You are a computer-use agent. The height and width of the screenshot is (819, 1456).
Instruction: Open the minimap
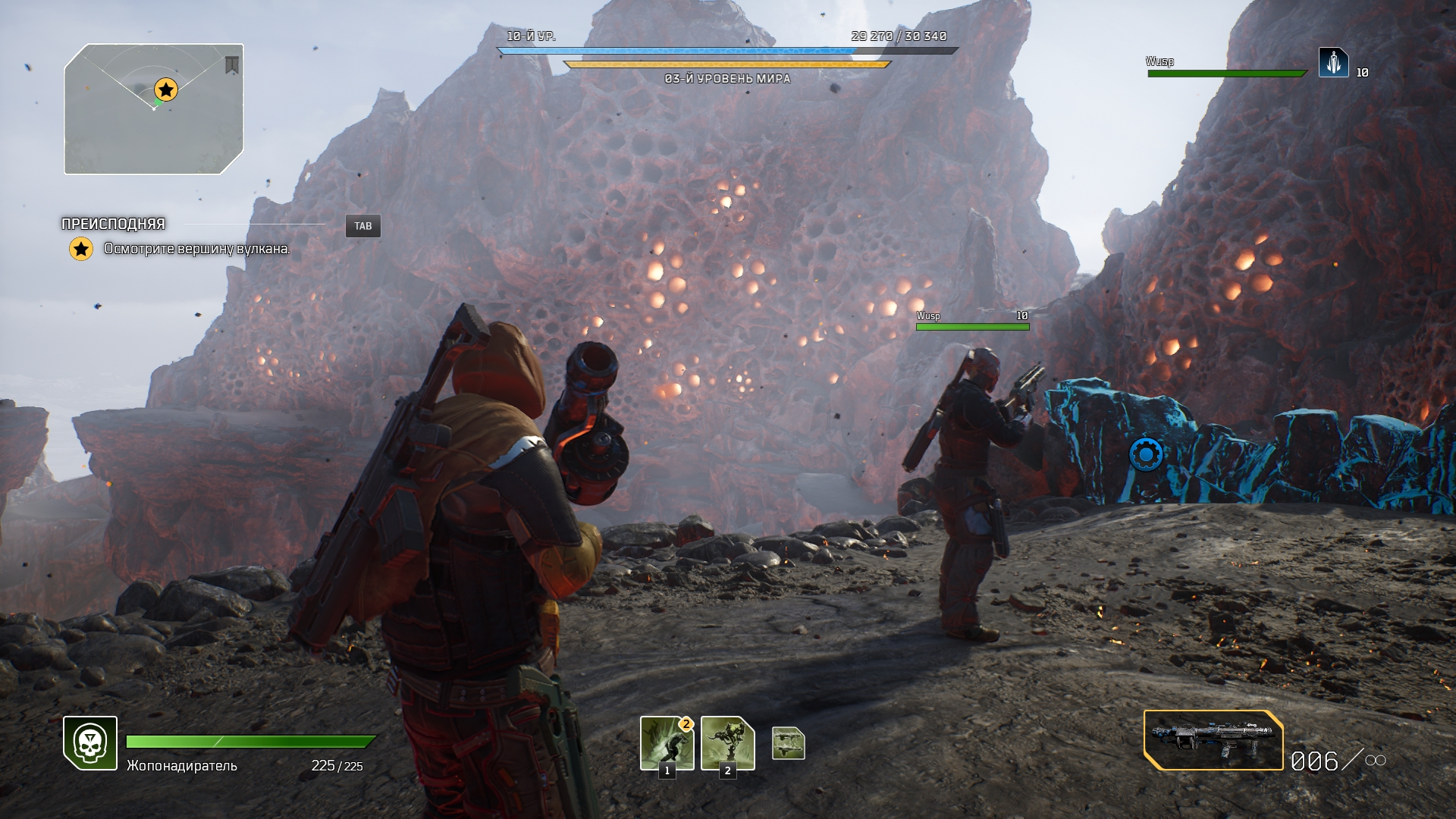click(154, 109)
